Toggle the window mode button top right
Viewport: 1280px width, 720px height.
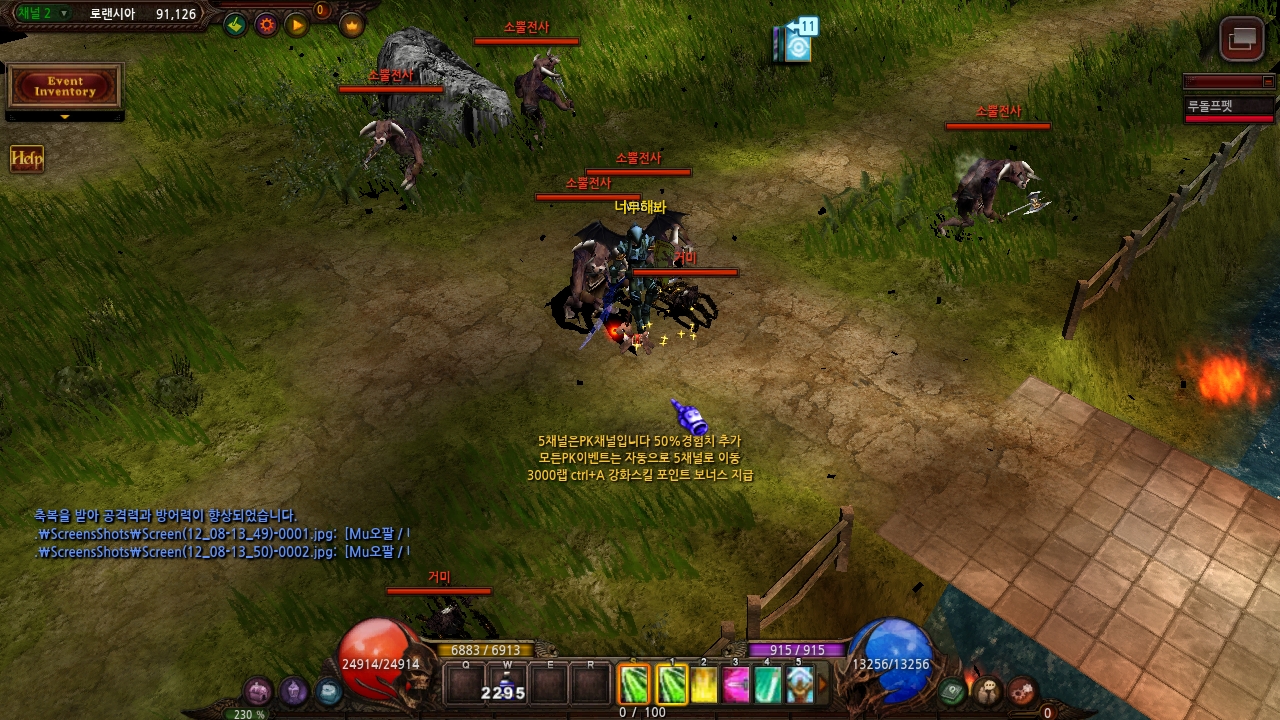[x=1242, y=39]
